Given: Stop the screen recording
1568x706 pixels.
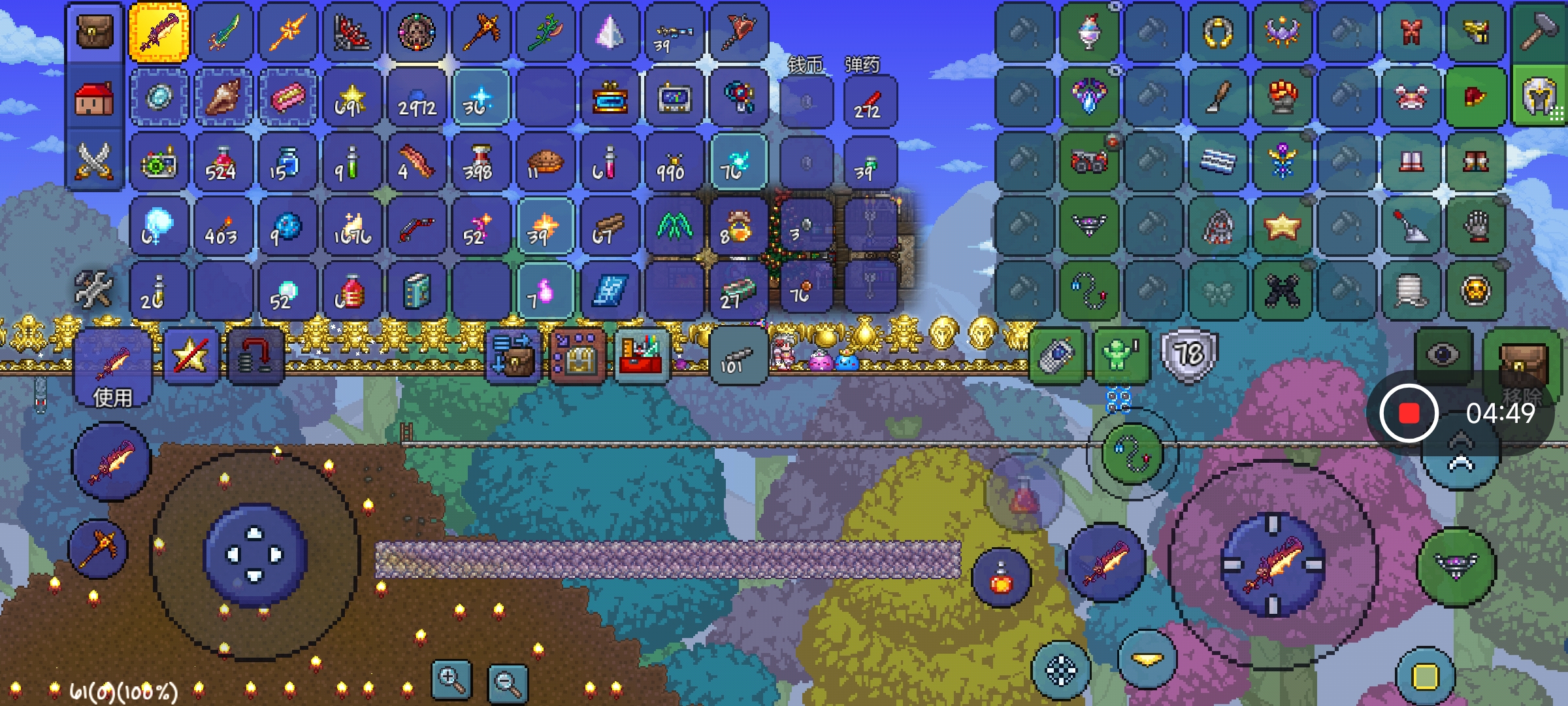Looking at the screenshot, I should click(1409, 413).
